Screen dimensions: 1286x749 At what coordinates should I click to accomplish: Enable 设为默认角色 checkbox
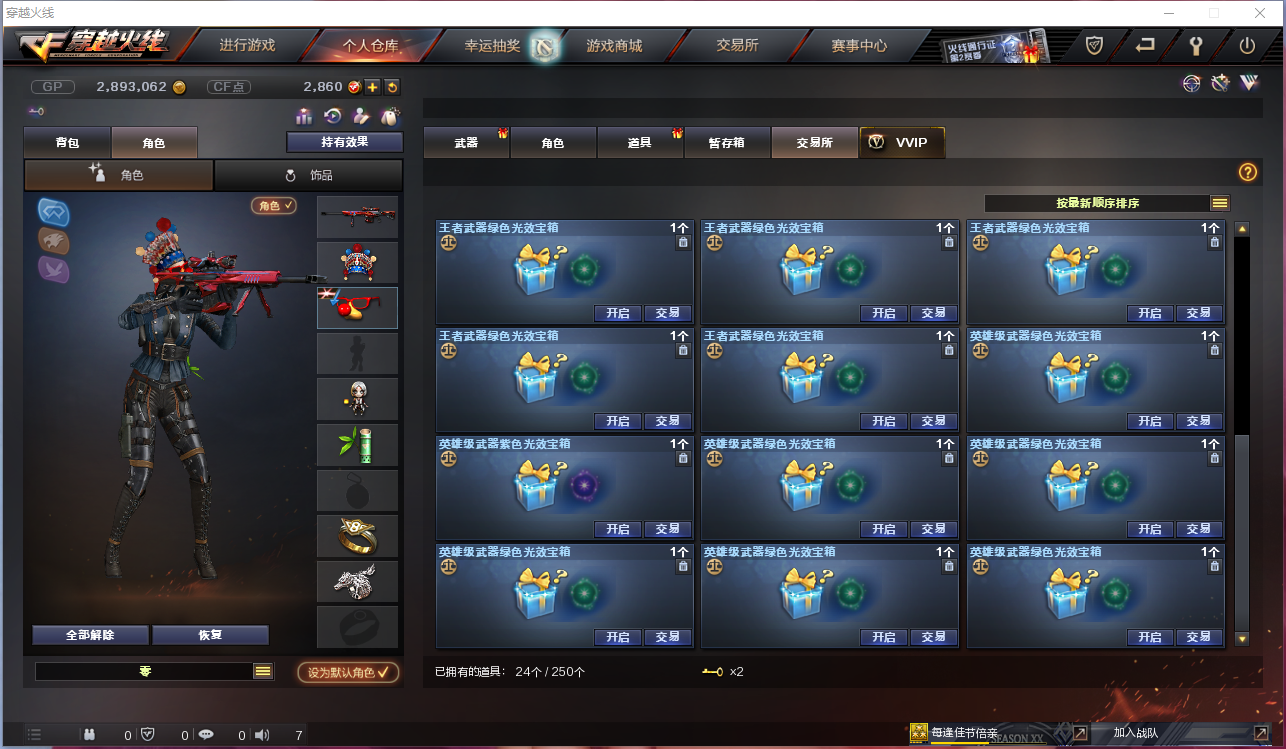pyautogui.click(x=347, y=672)
